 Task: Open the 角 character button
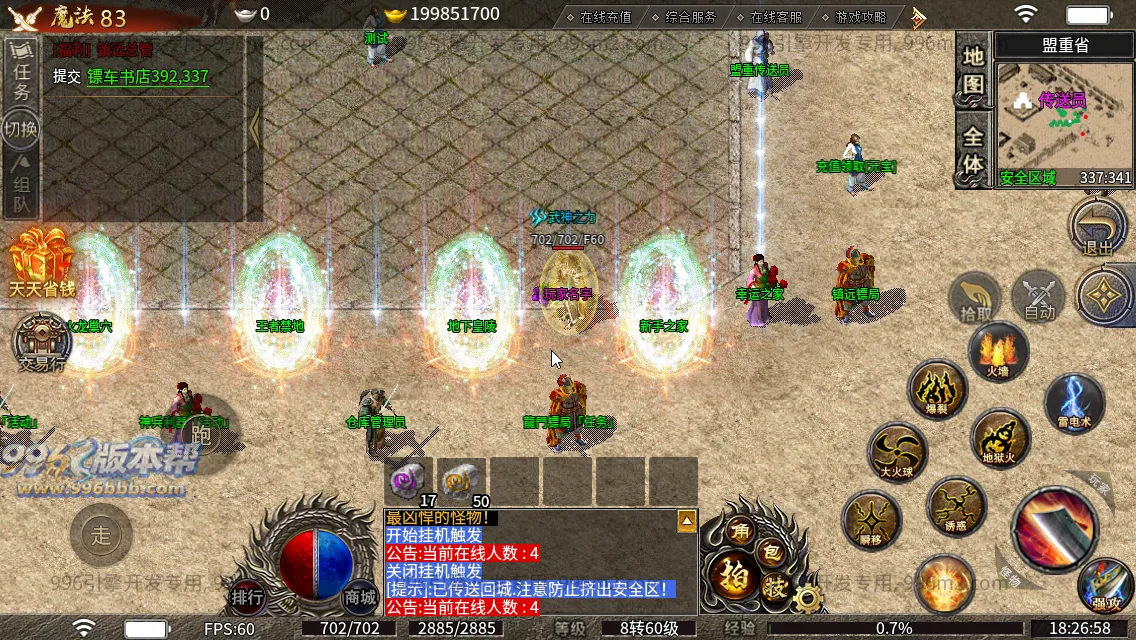click(741, 532)
